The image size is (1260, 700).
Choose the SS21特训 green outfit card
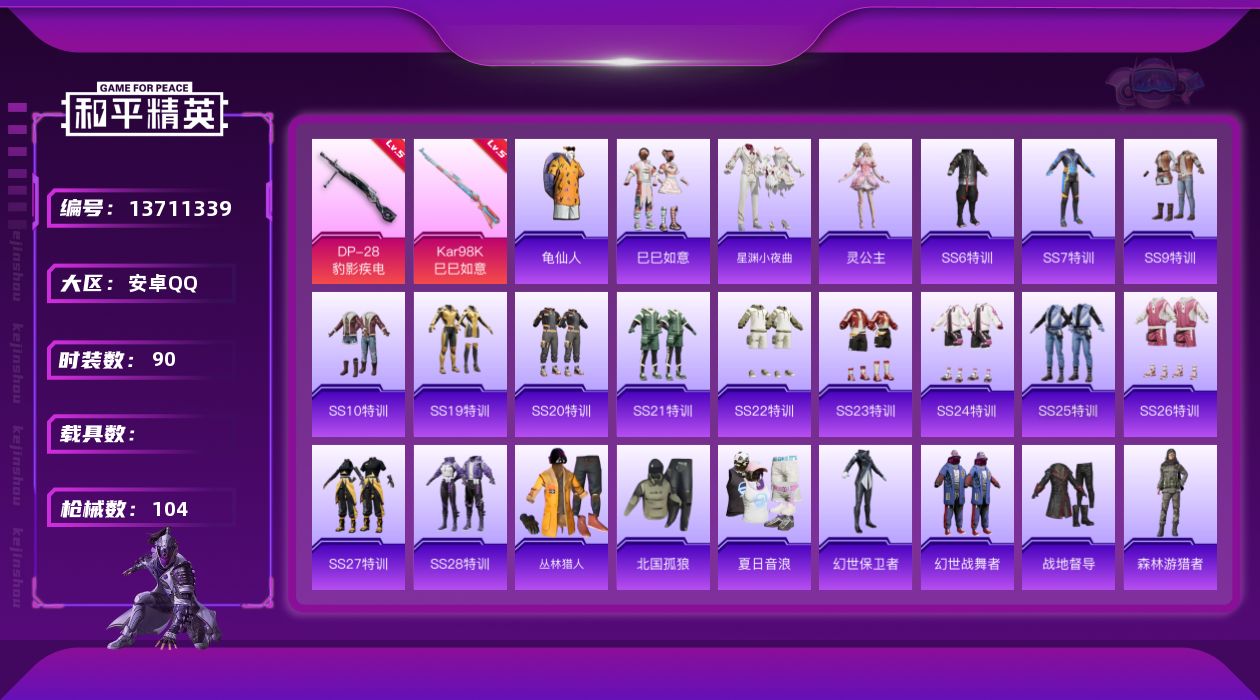tap(663, 364)
